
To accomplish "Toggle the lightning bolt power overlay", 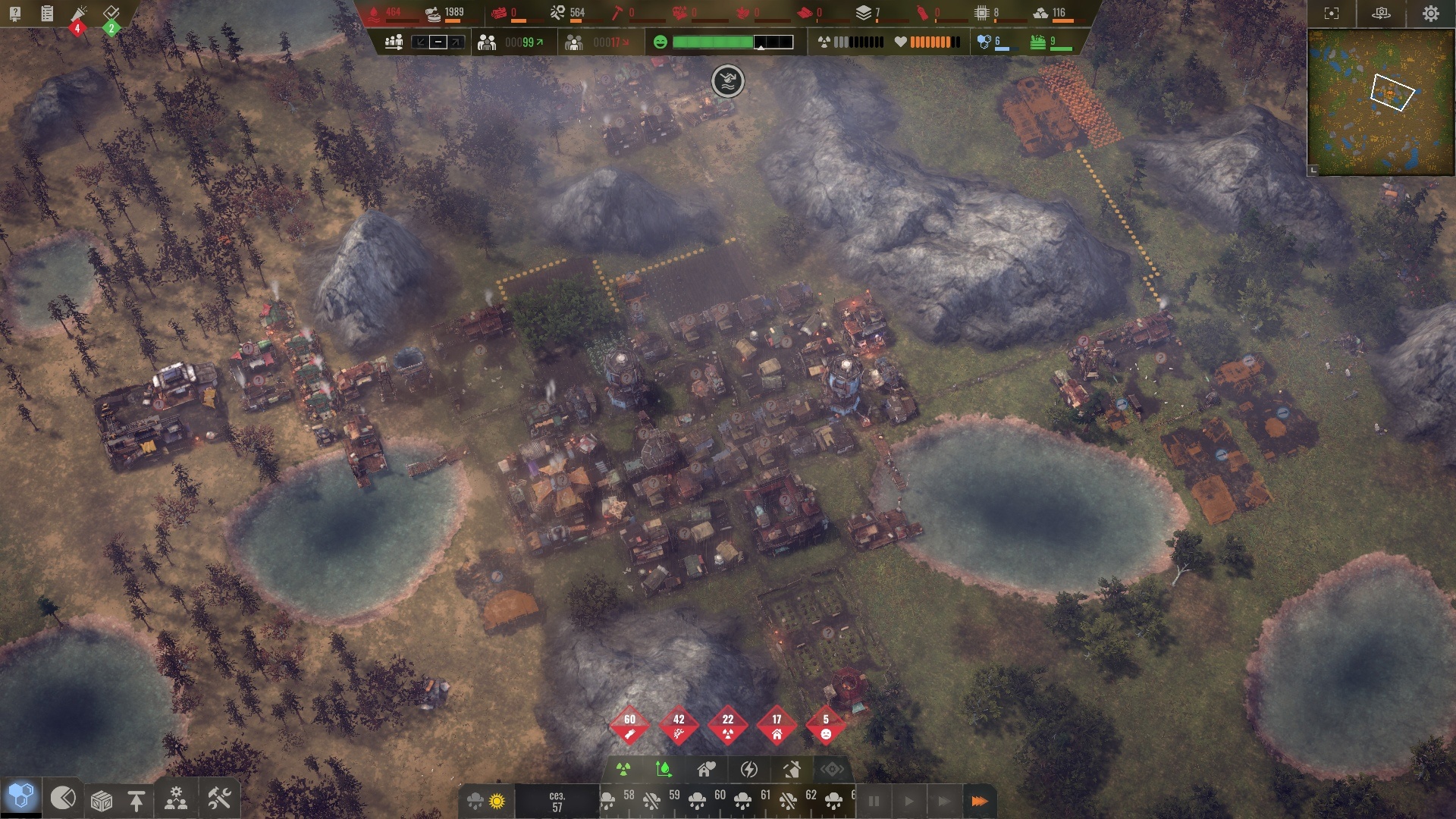I will point(749,770).
